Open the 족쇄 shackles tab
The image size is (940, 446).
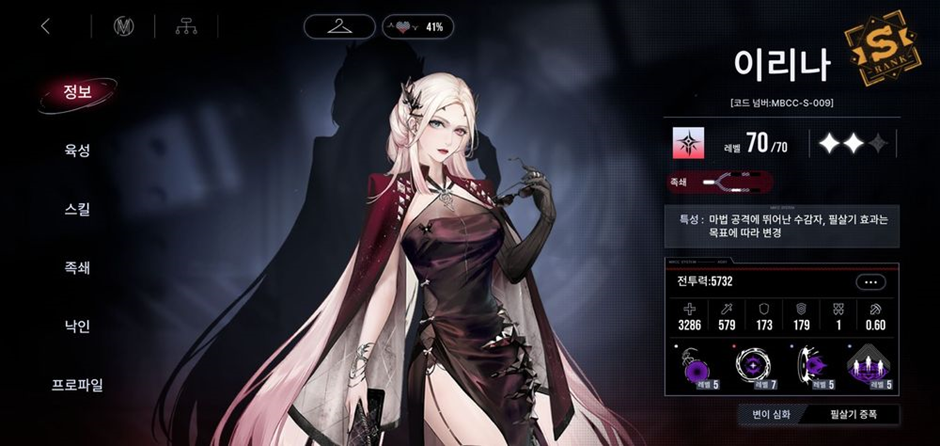click(x=77, y=267)
